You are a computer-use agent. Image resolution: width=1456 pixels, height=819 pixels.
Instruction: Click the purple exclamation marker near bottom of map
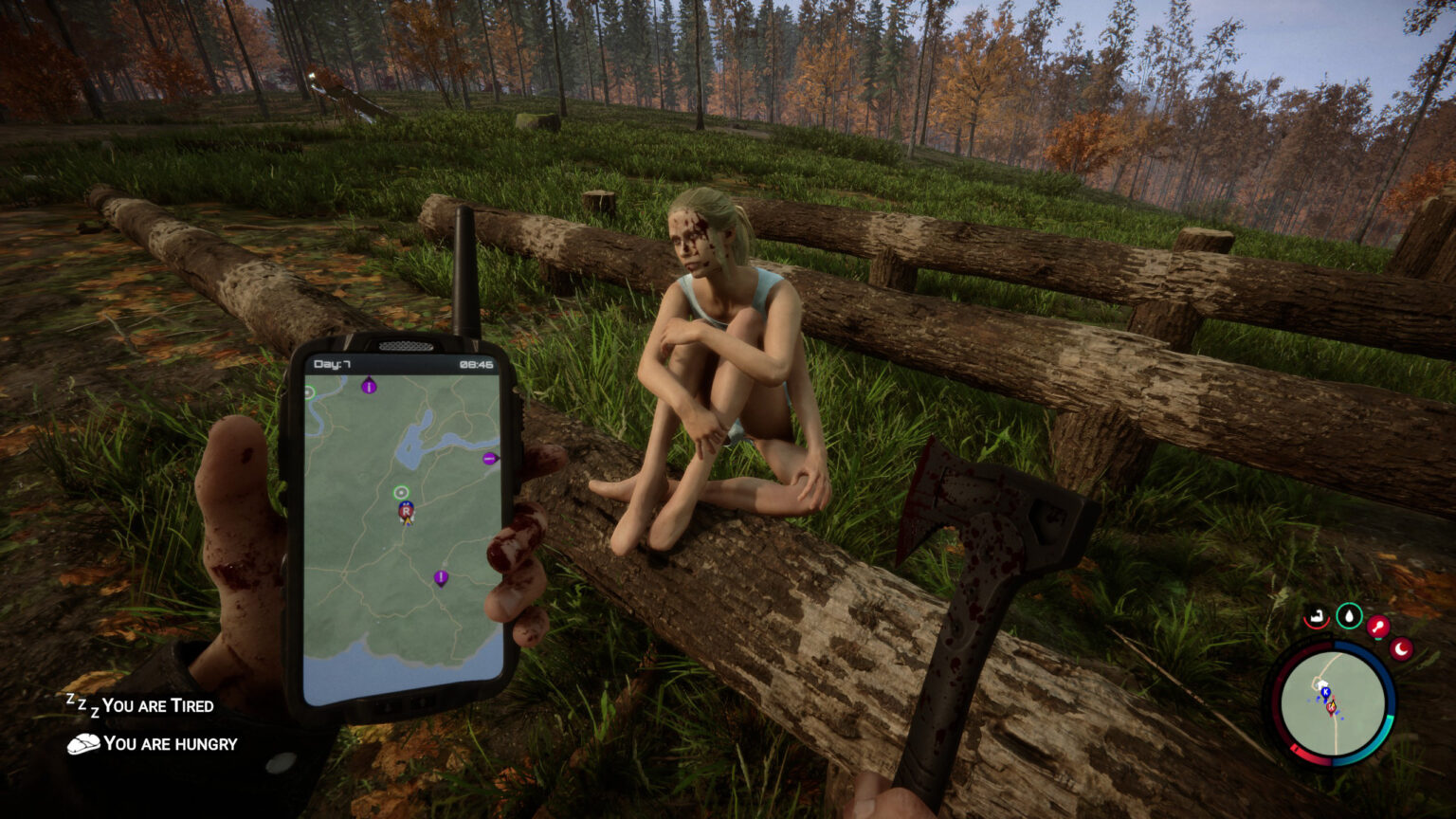coord(441,577)
